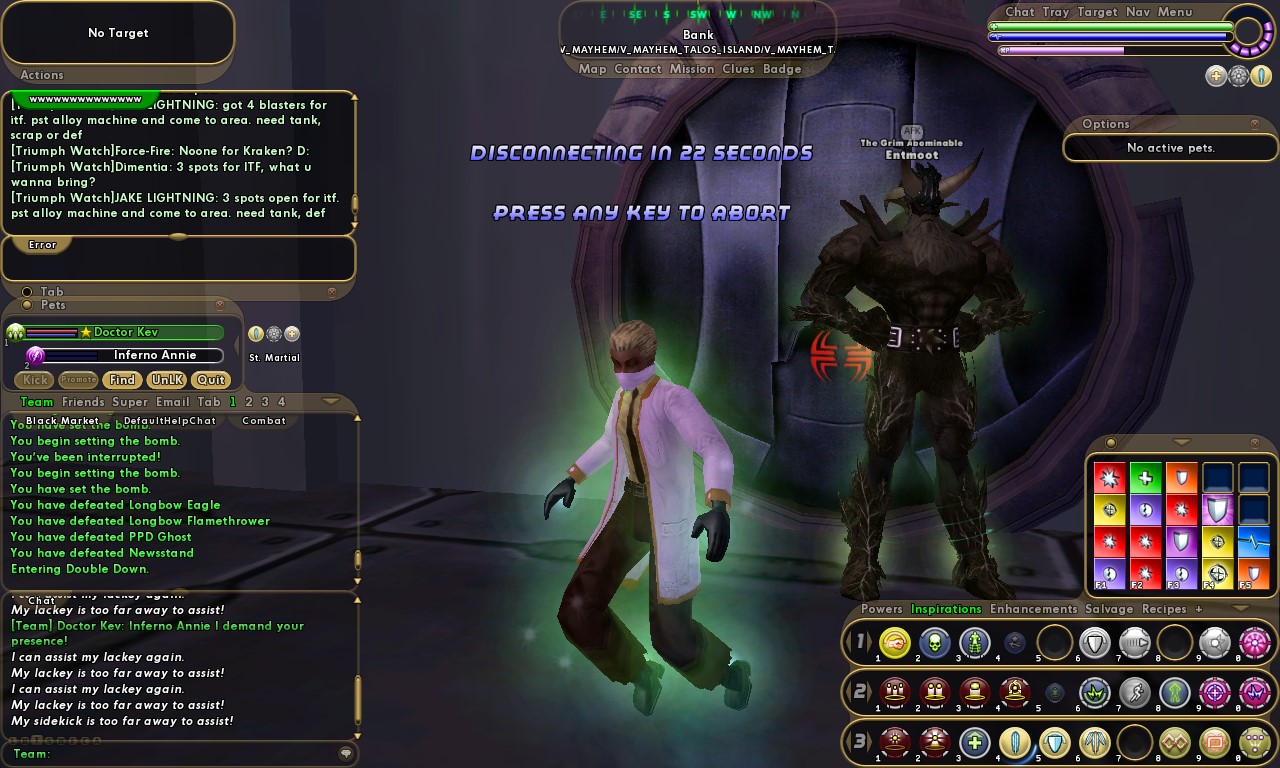The image size is (1280, 768).
Task: Open the Recipes tab
Action: click(1164, 609)
